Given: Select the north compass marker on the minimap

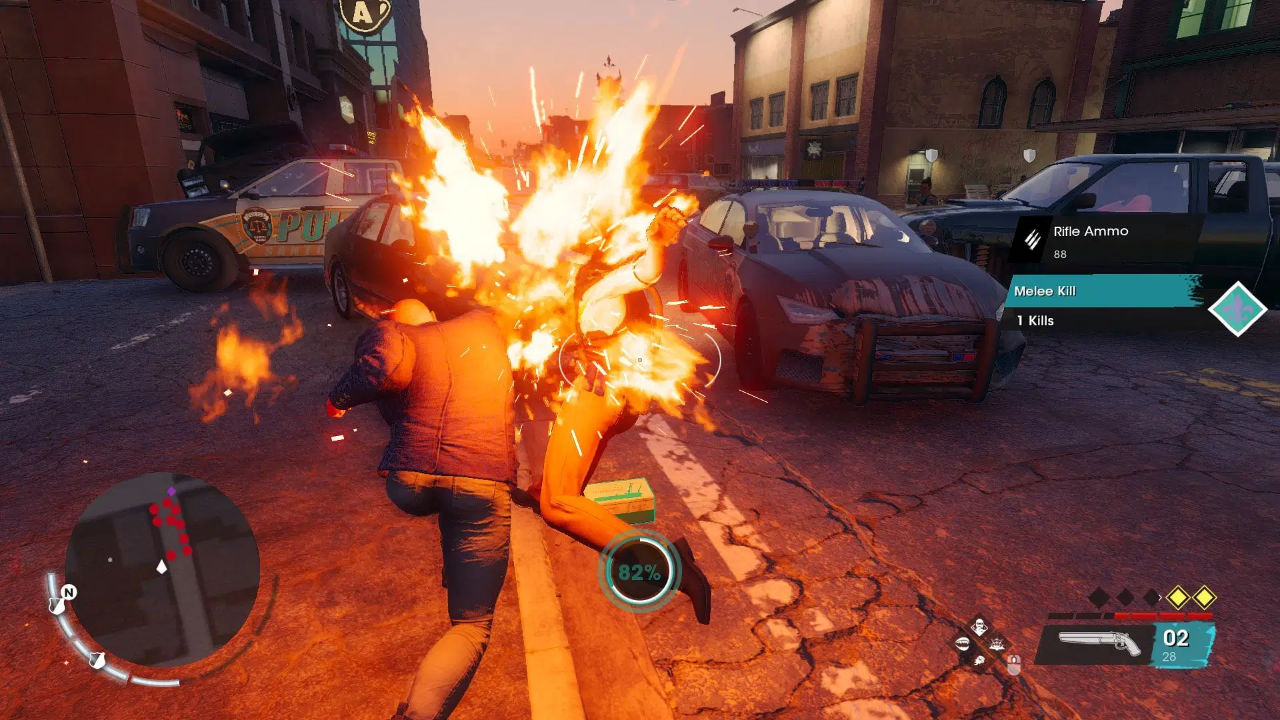Looking at the screenshot, I should [68, 592].
